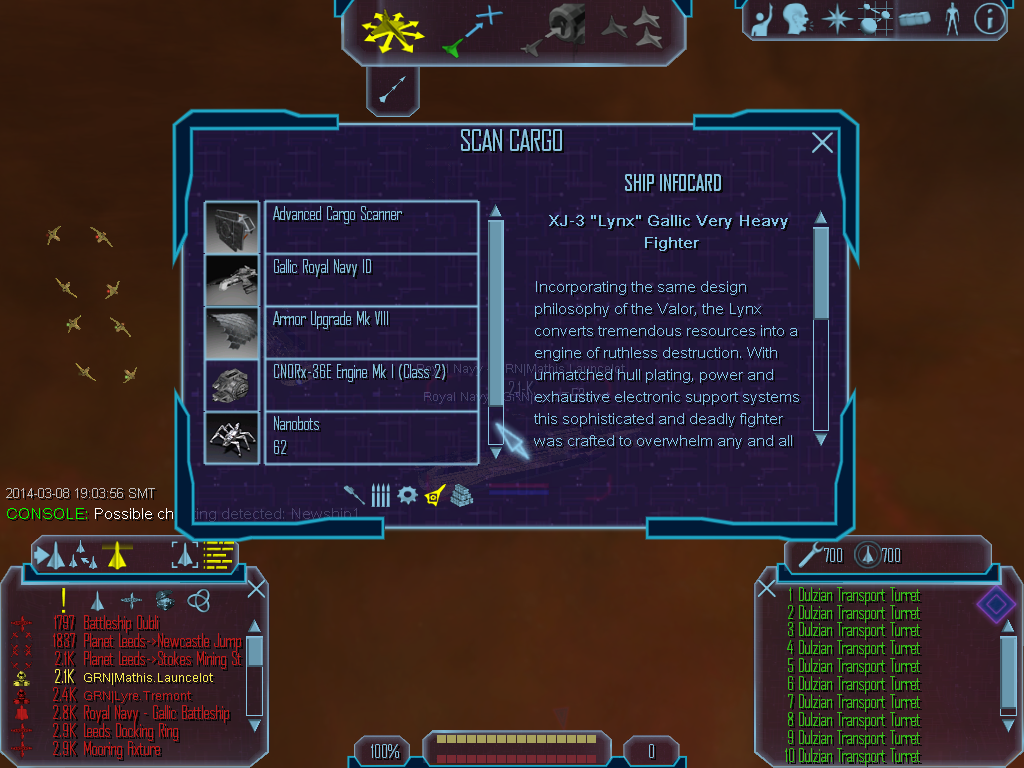Select Battleship Oubli in the contact list
This screenshot has height=768, width=1024.
point(121,624)
